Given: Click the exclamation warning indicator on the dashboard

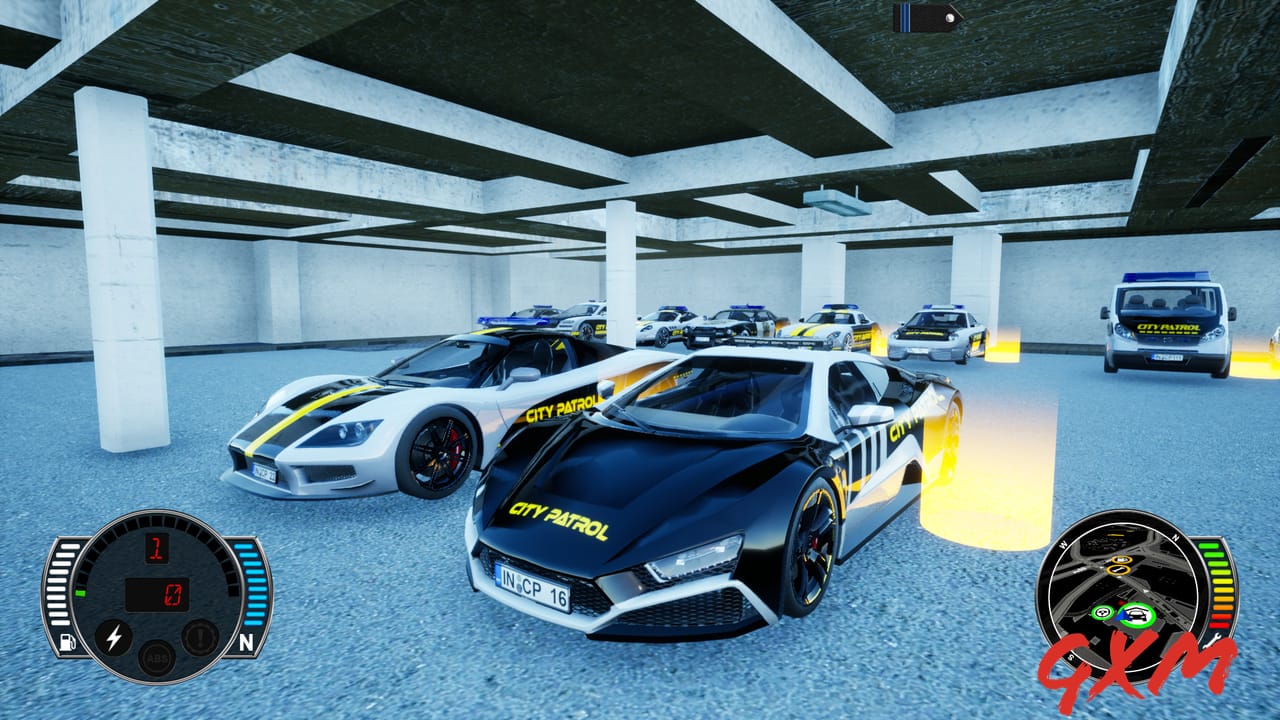Looking at the screenshot, I should (199, 636).
